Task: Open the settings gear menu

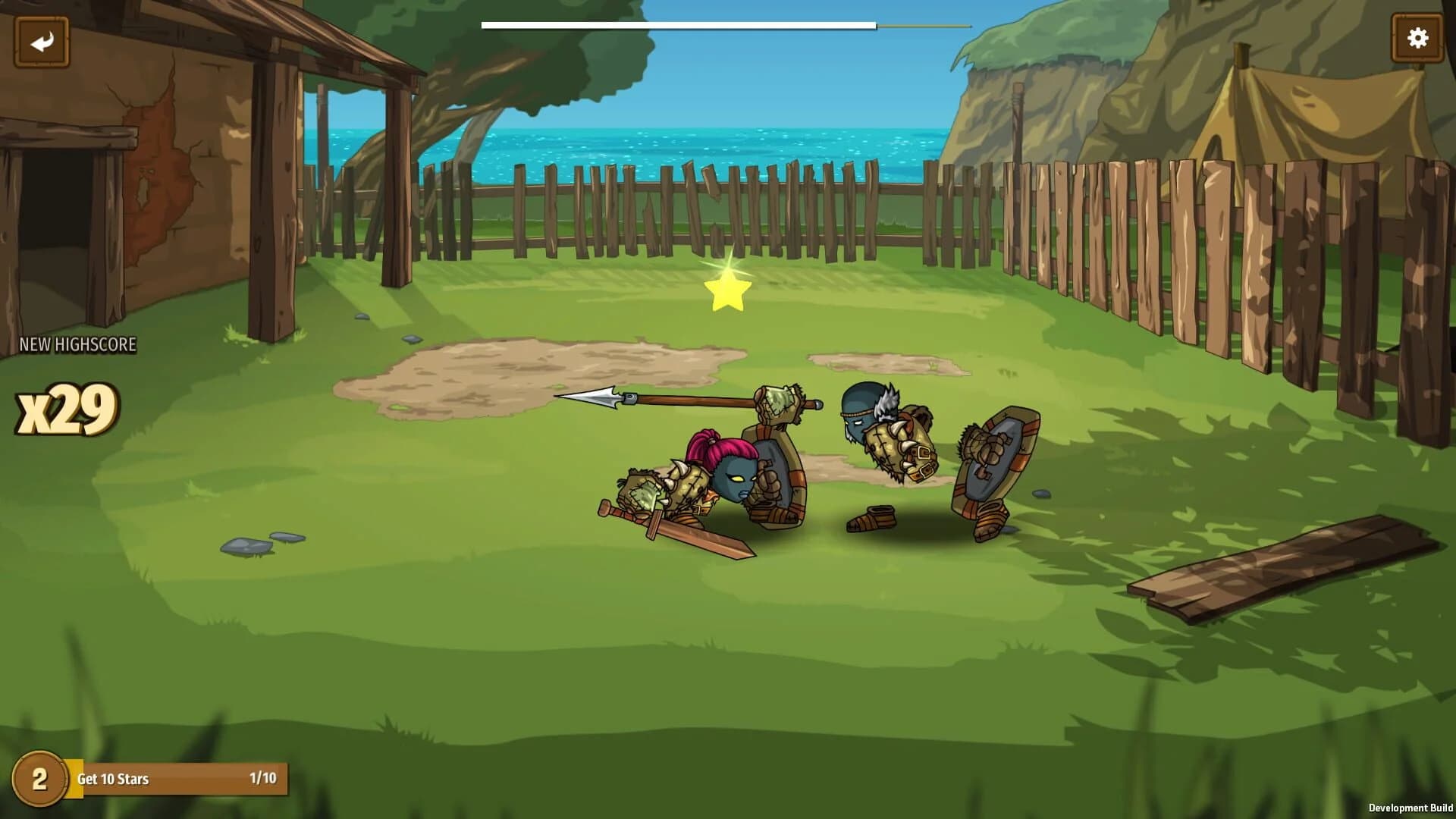Action: [1417, 36]
